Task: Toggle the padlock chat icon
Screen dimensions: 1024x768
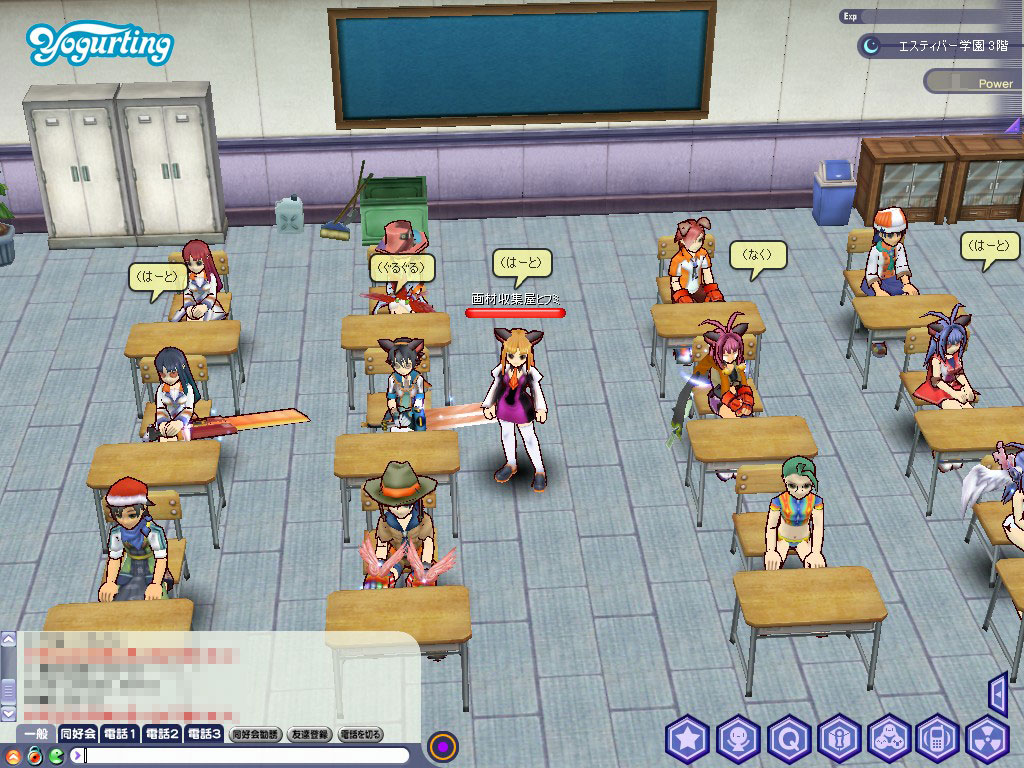Action: [34, 755]
